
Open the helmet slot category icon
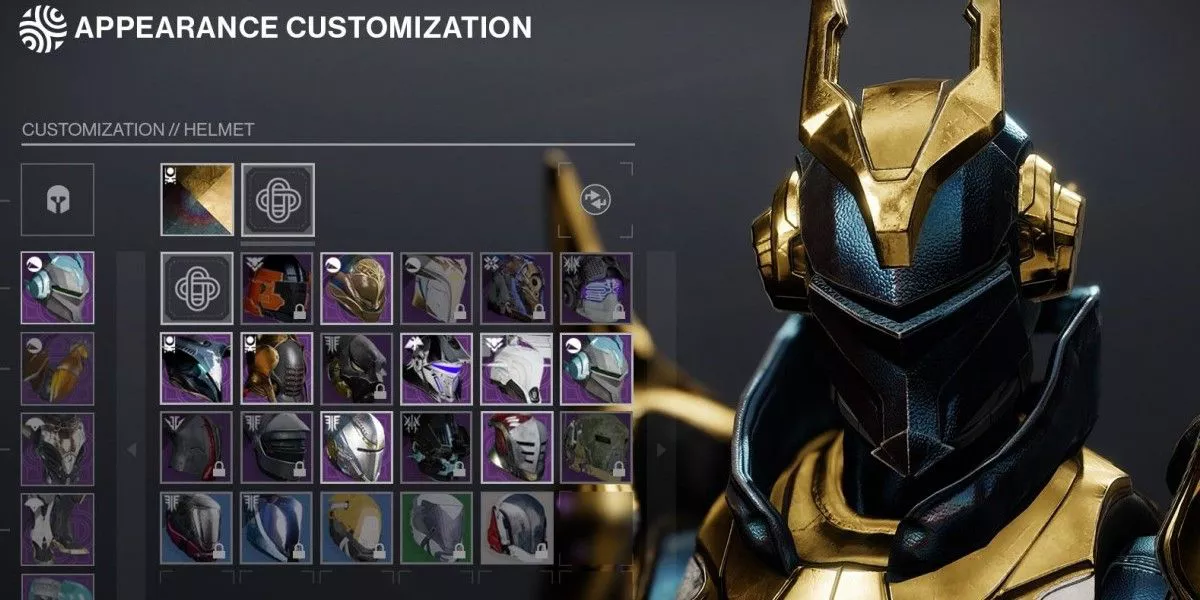point(57,200)
